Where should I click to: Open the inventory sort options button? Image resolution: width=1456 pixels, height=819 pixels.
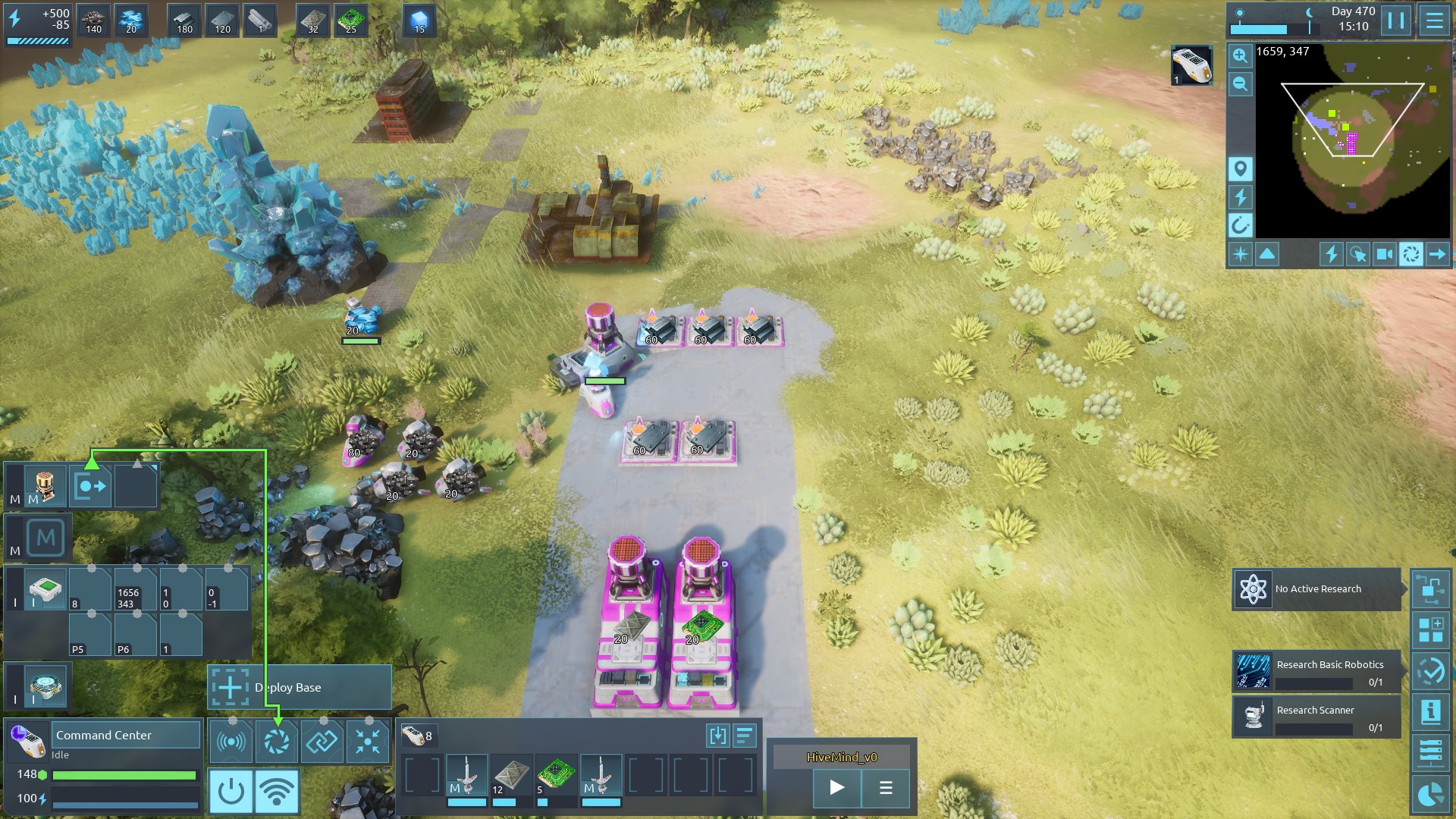745,735
